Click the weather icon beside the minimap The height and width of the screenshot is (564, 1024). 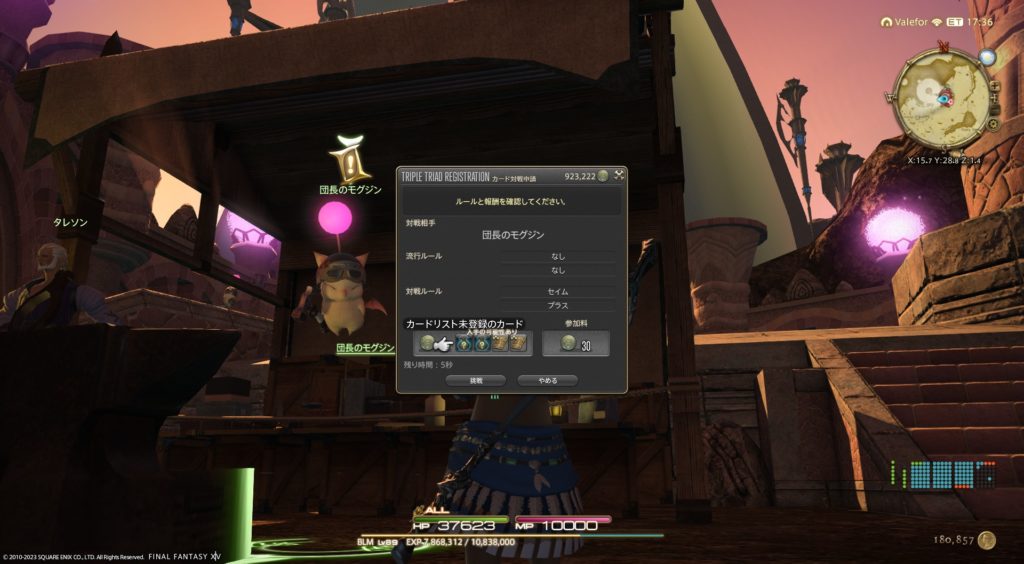988,57
